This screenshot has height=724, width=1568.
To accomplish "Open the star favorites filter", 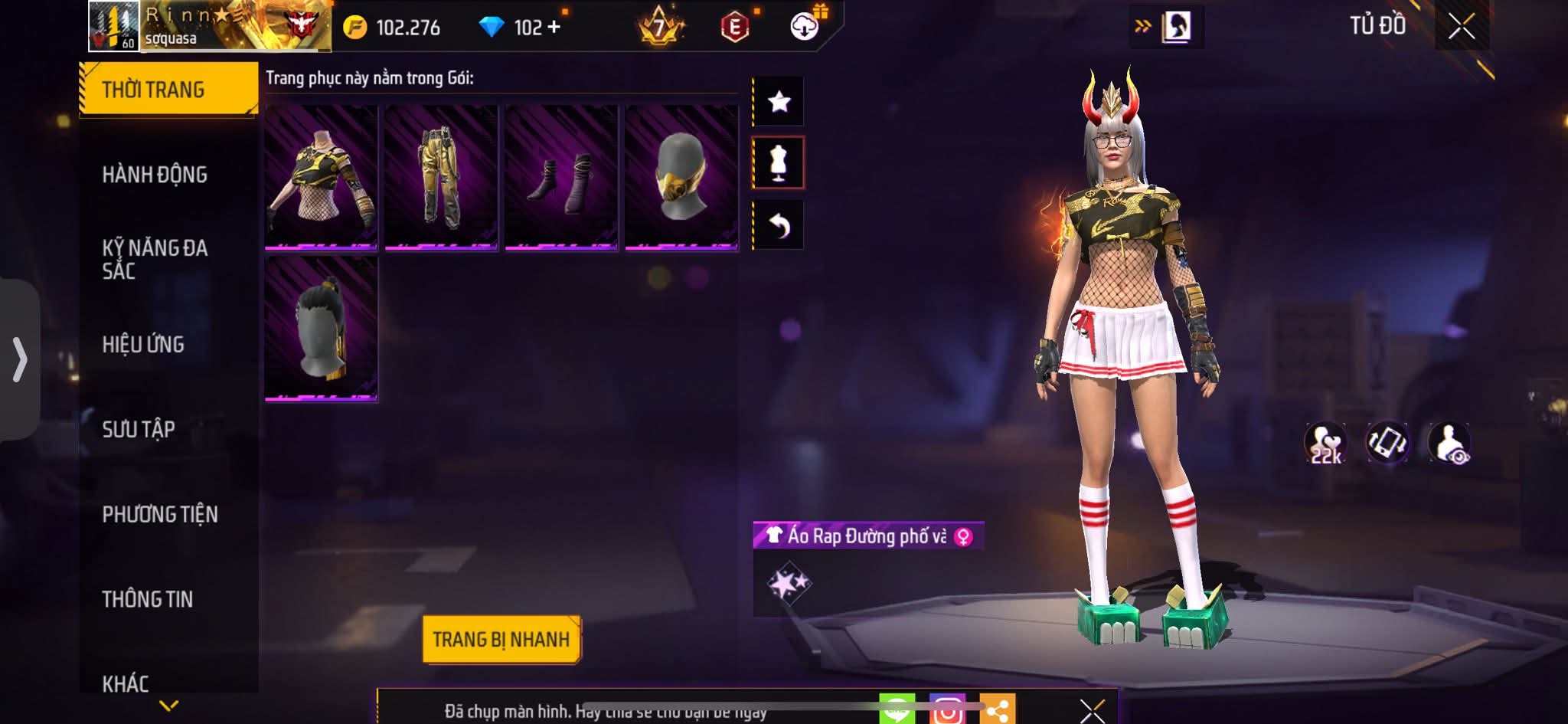I will (779, 101).
